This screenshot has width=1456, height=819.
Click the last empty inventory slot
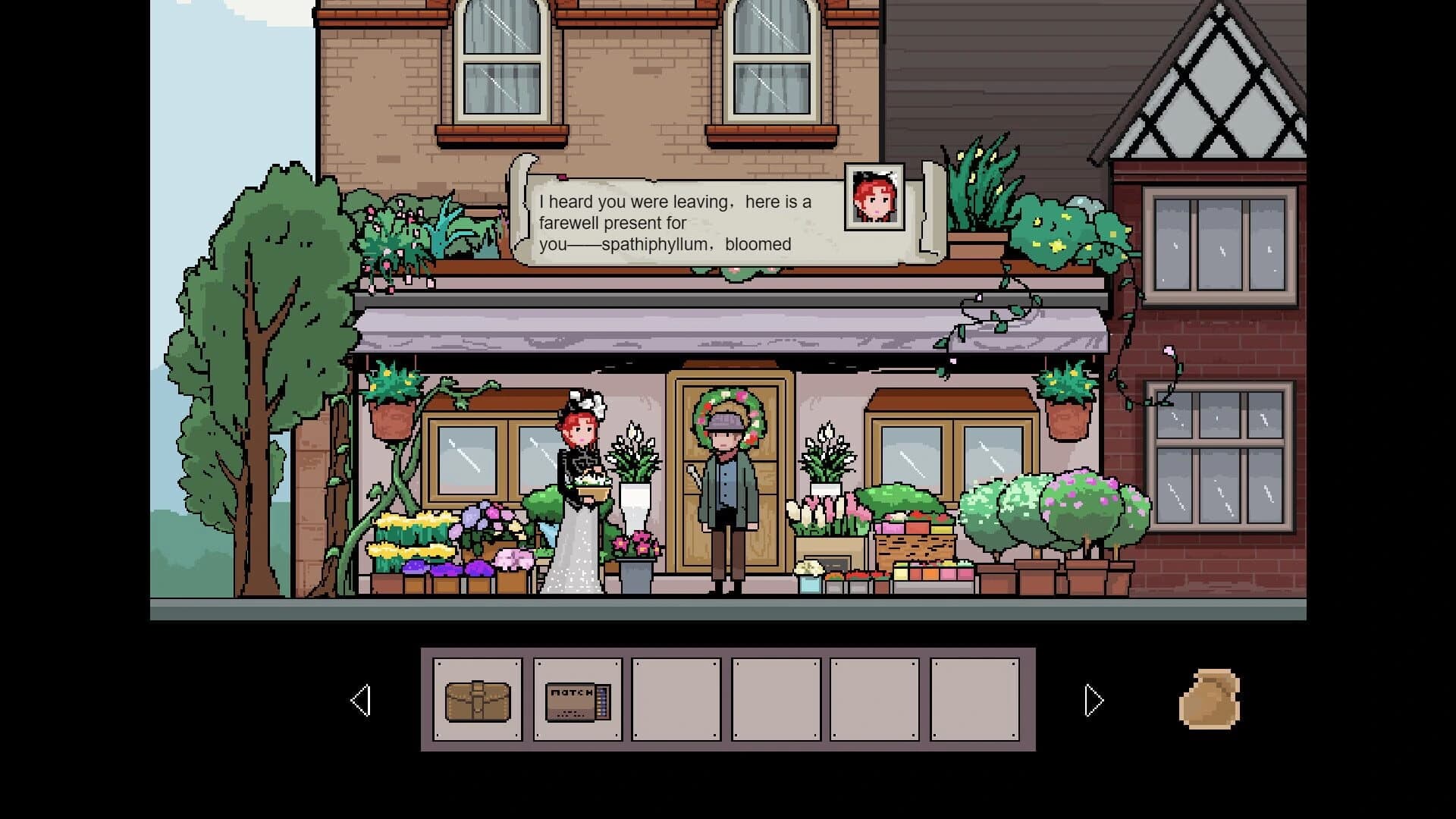[x=977, y=700]
